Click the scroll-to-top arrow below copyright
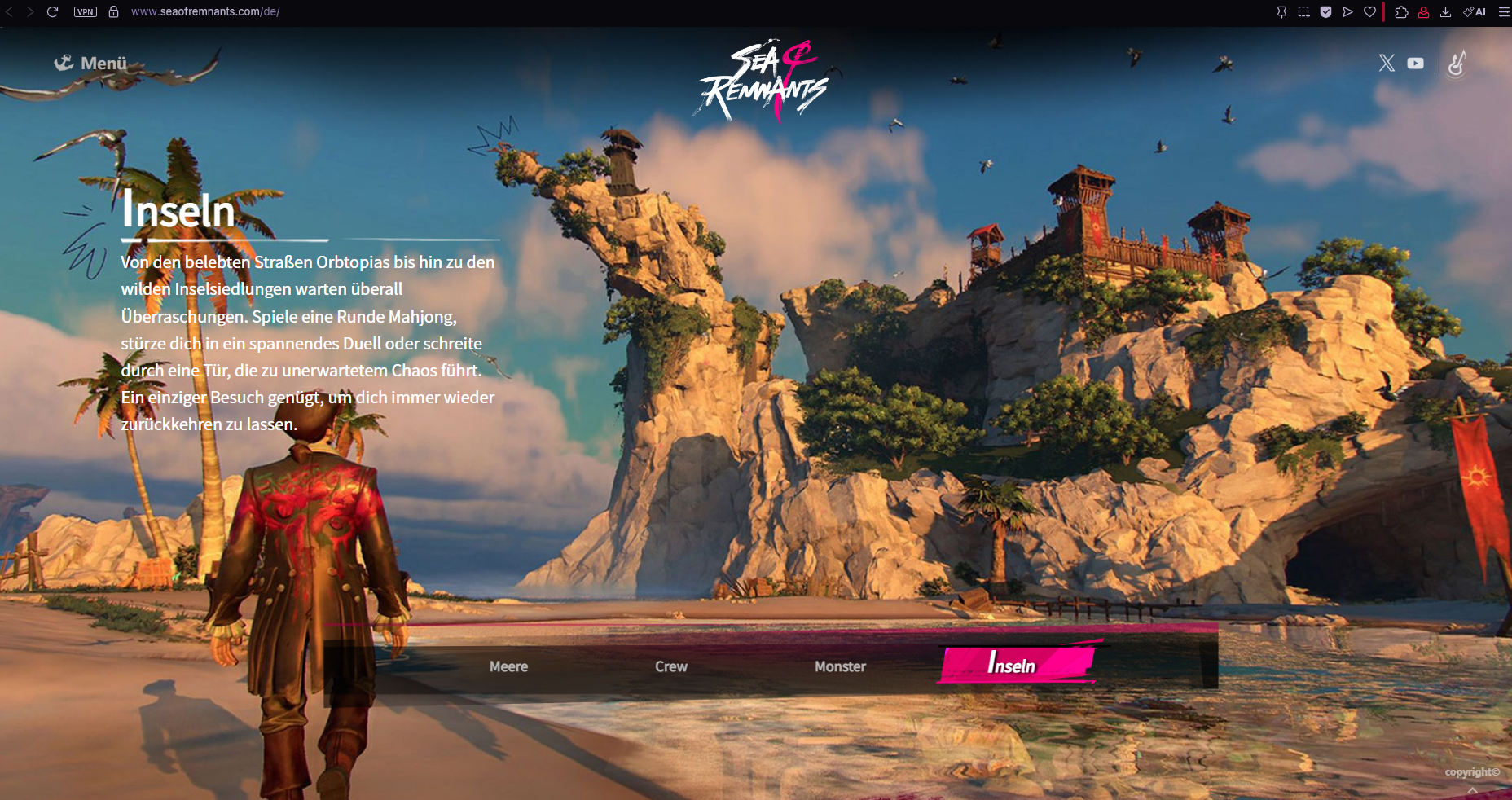The image size is (1512, 800). click(x=1472, y=790)
